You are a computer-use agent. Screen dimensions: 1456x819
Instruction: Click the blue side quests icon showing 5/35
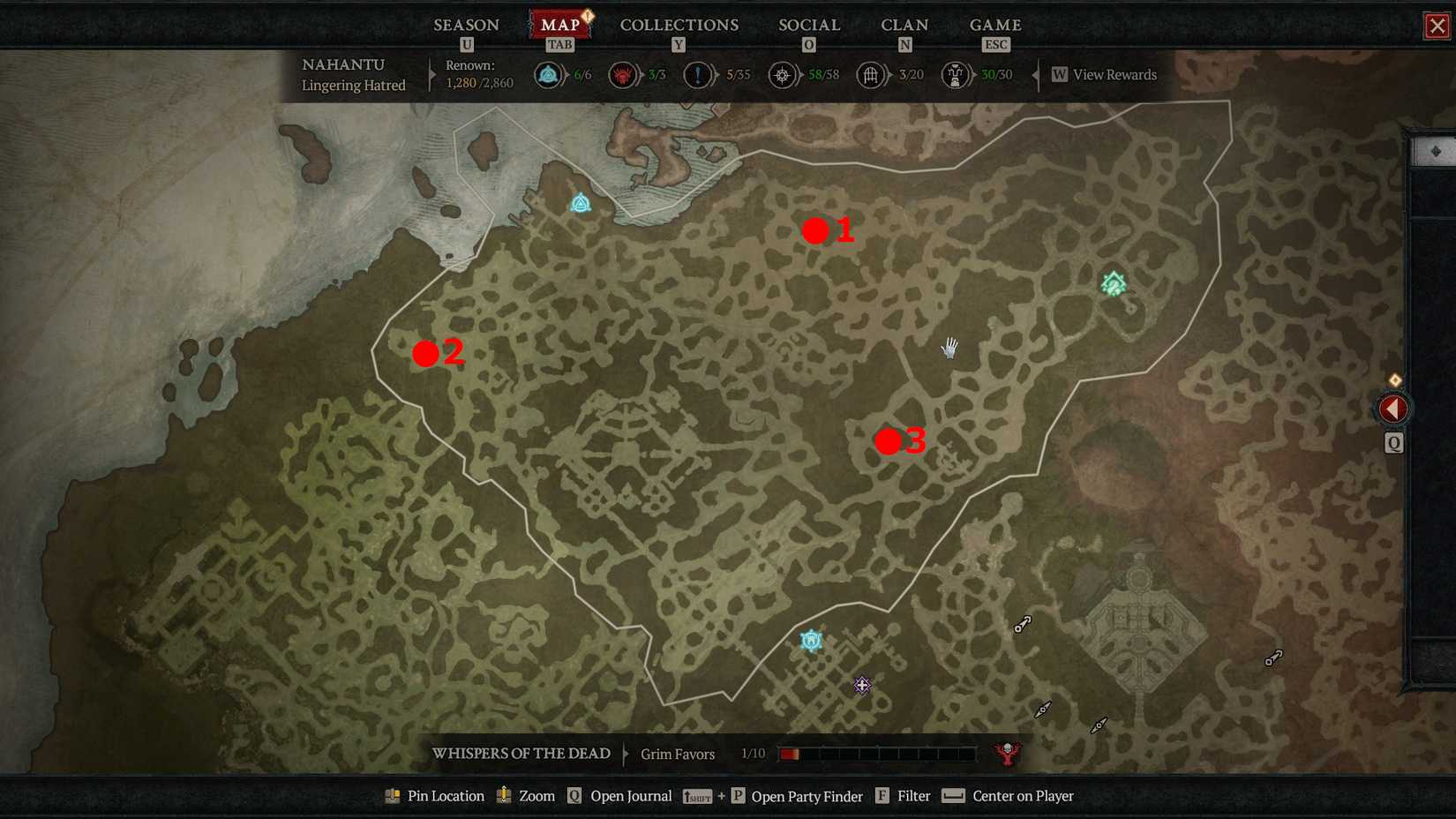[696, 75]
